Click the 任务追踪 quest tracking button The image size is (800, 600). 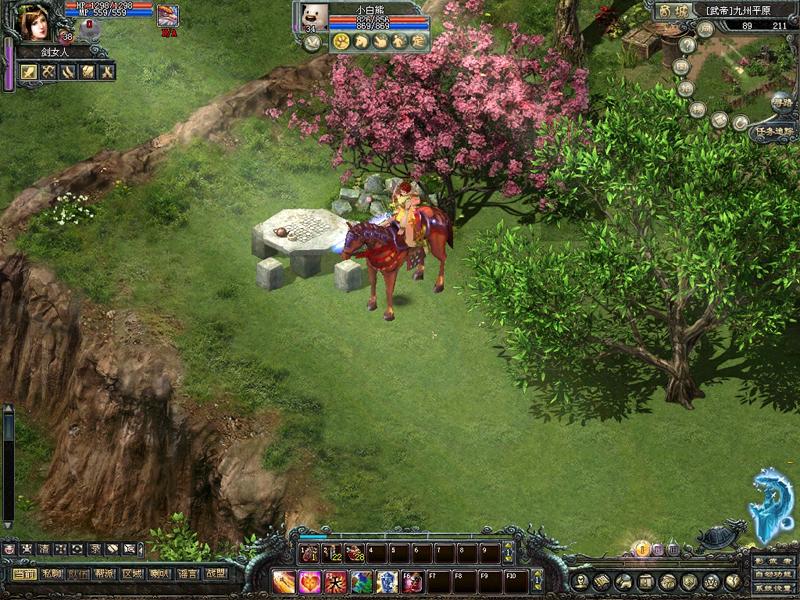[774, 131]
